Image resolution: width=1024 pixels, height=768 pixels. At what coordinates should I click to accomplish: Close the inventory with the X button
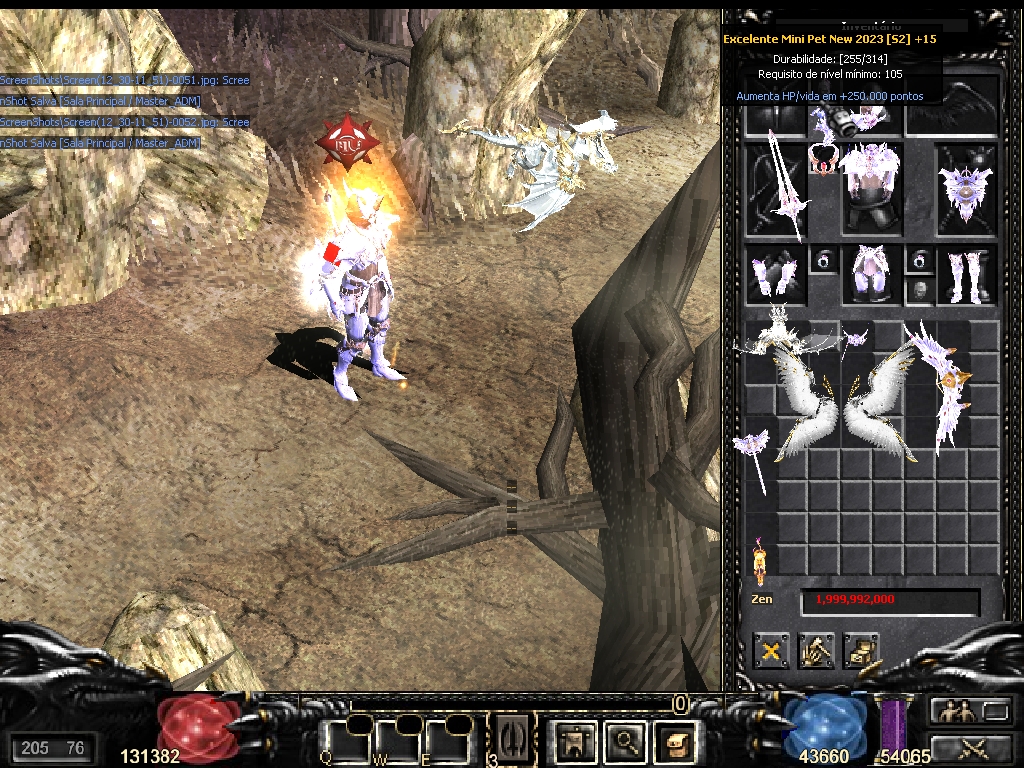[x=771, y=651]
